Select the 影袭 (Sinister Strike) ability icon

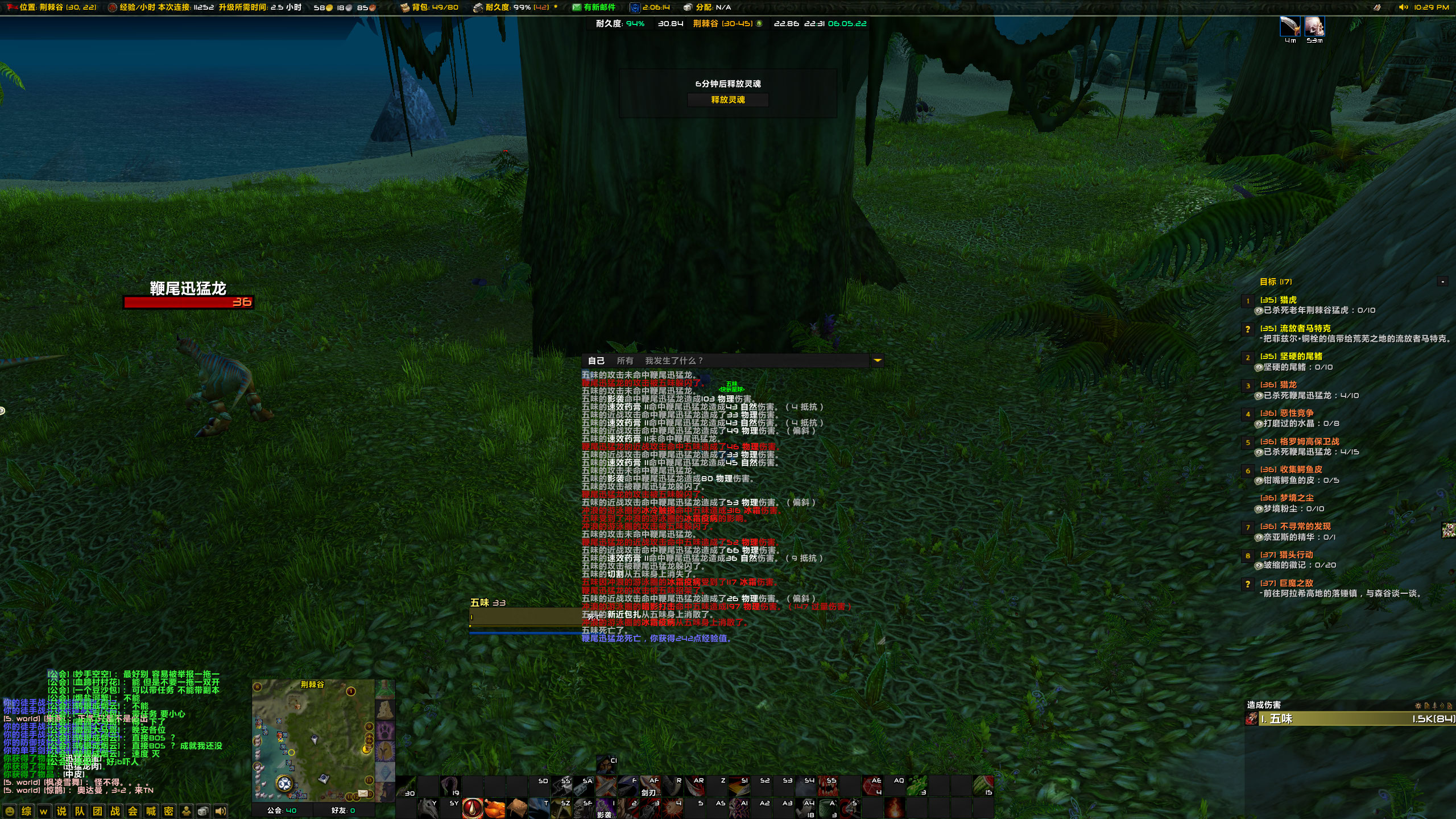[606, 809]
